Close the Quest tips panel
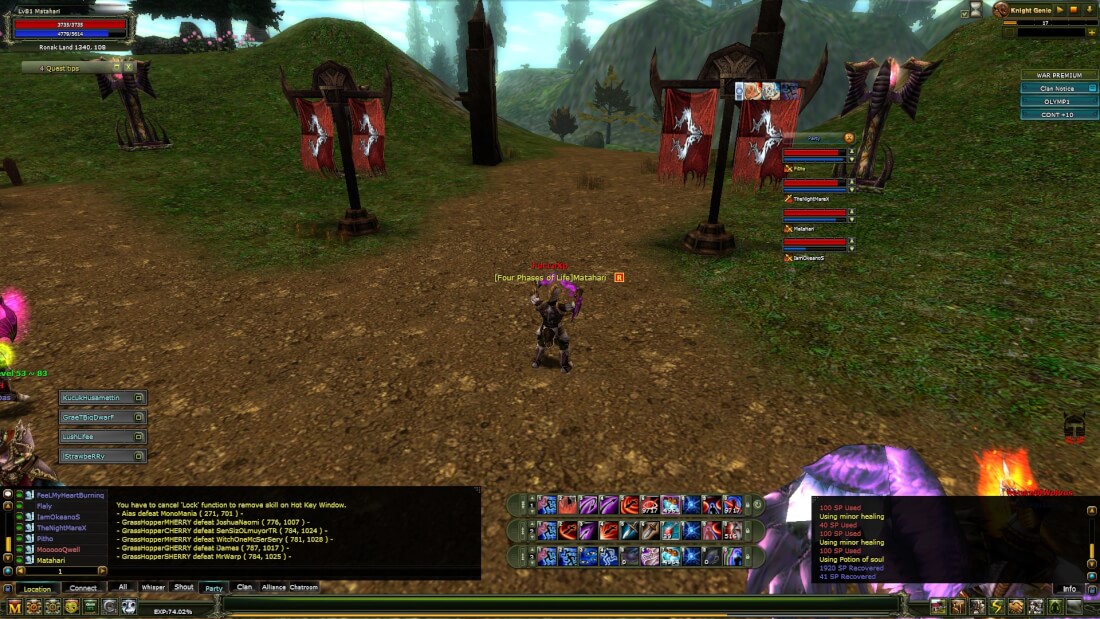 (x=128, y=67)
